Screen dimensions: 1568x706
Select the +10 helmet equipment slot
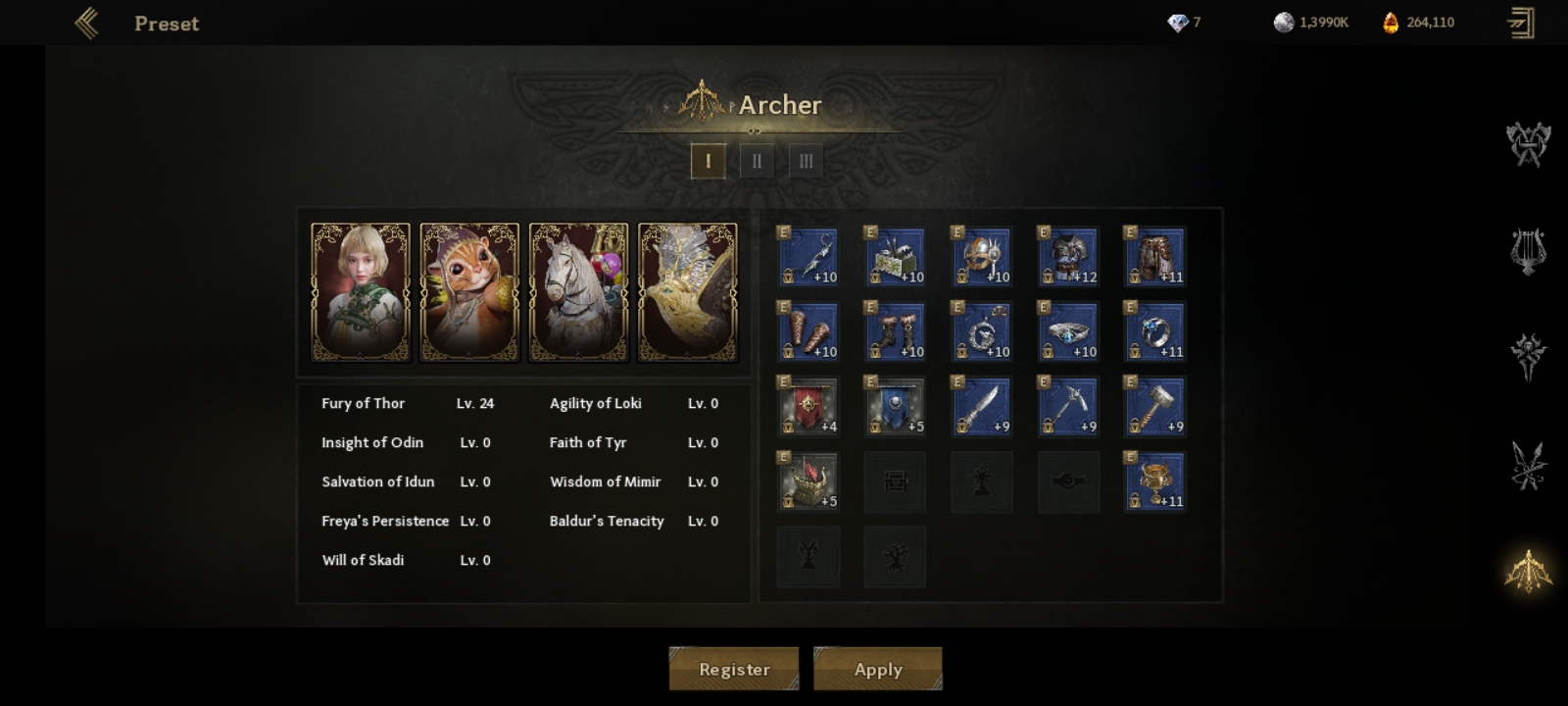coord(981,257)
